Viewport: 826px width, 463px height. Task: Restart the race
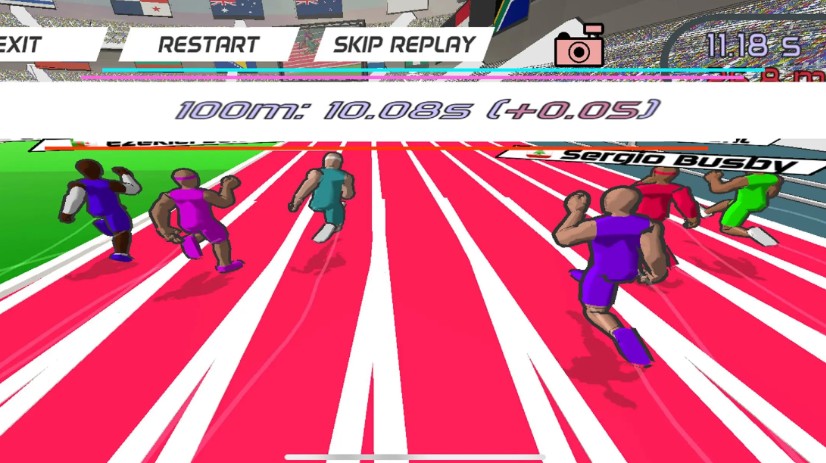tap(208, 45)
